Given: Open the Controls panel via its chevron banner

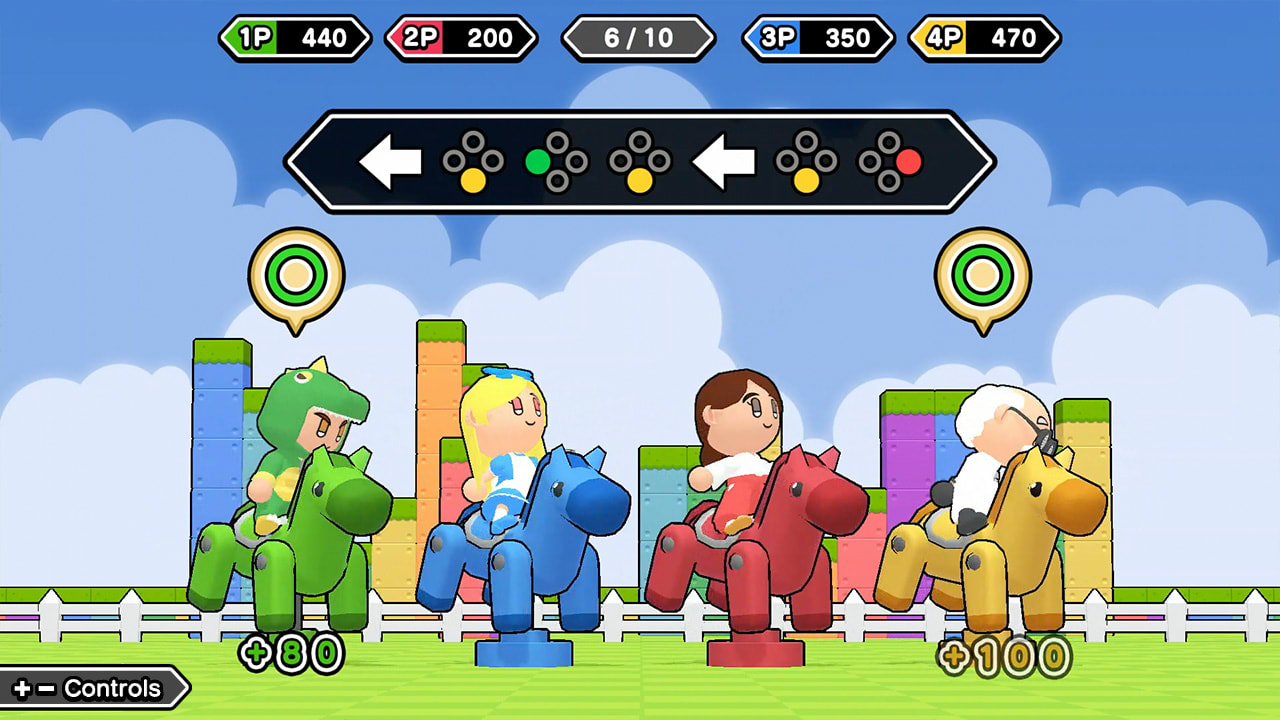Looking at the screenshot, I should 90,688.
